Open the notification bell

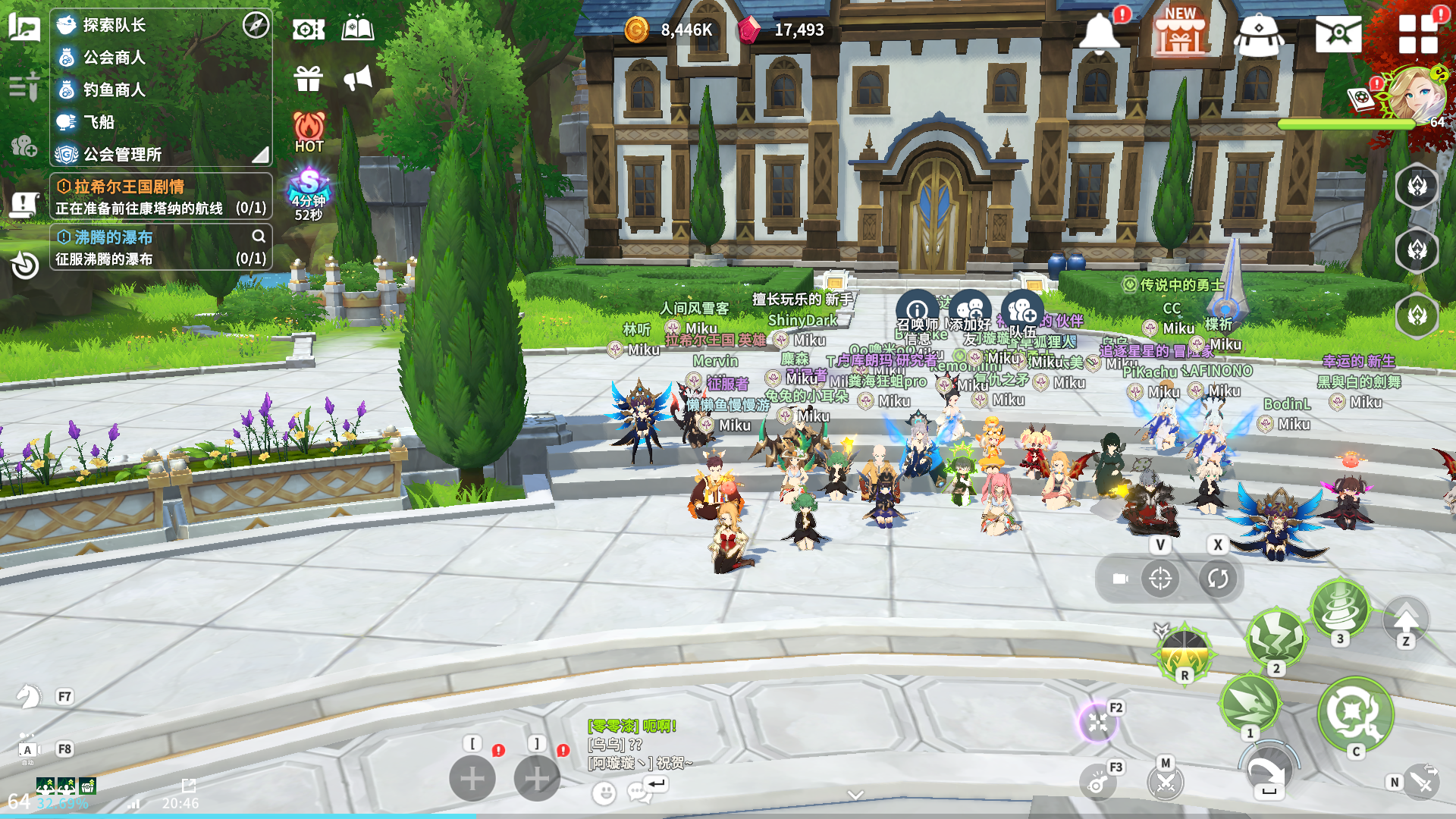tap(1099, 33)
